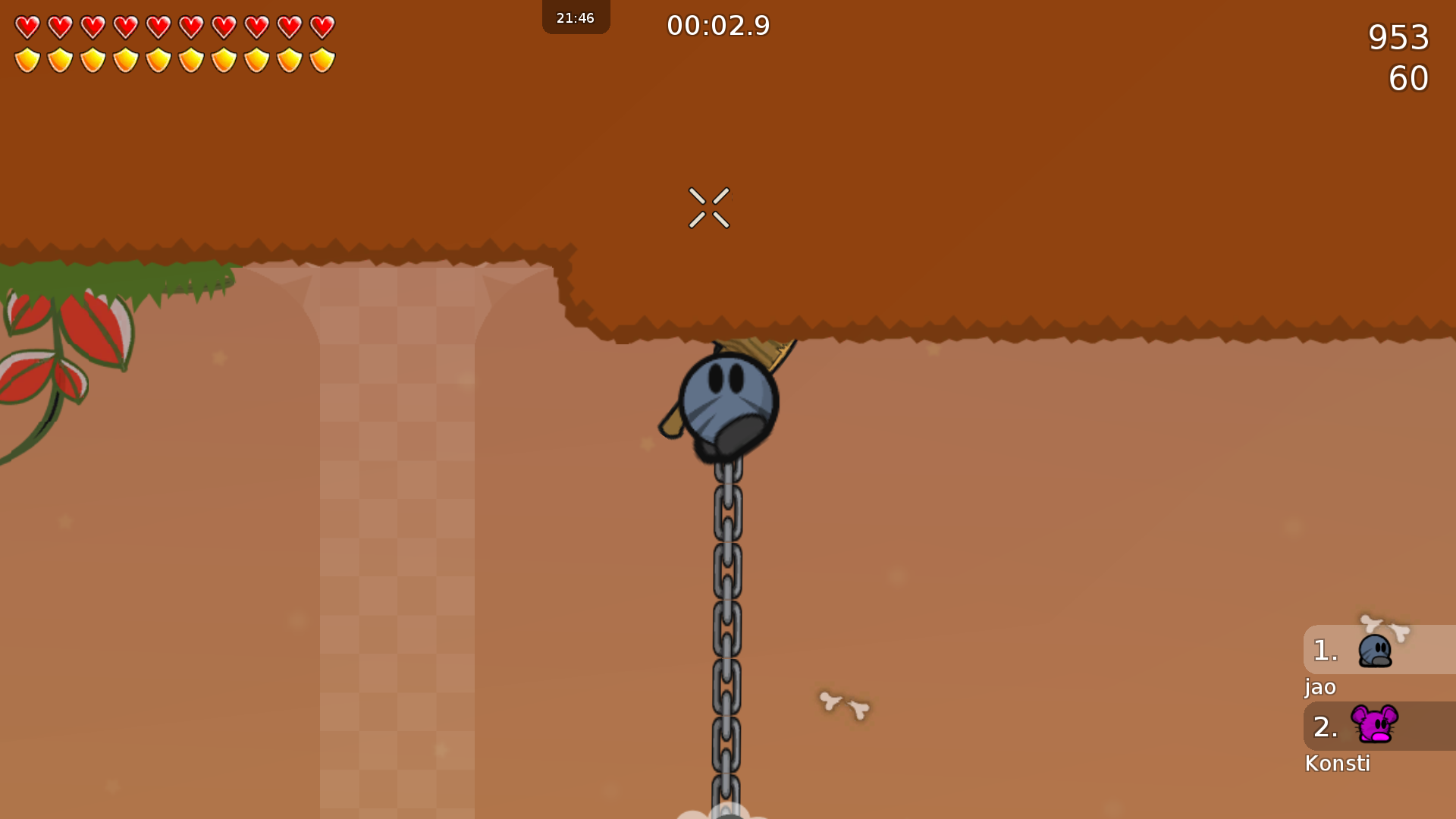Select the race timer showing 00:02.9
The height and width of the screenshot is (819, 1456).
point(717,25)
